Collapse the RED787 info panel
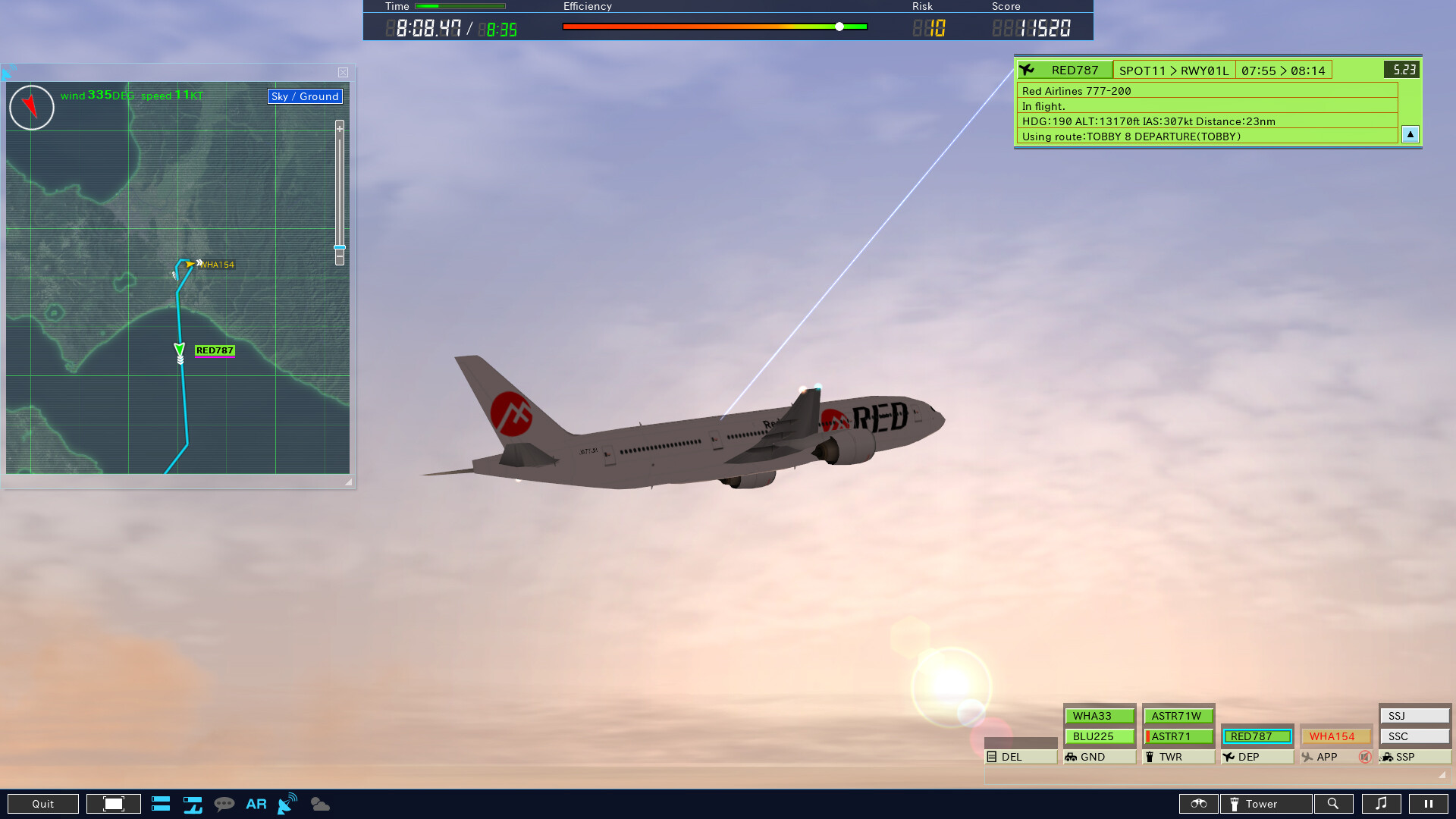Viewport: 1456px width, 819px height. coord(1410,134)
